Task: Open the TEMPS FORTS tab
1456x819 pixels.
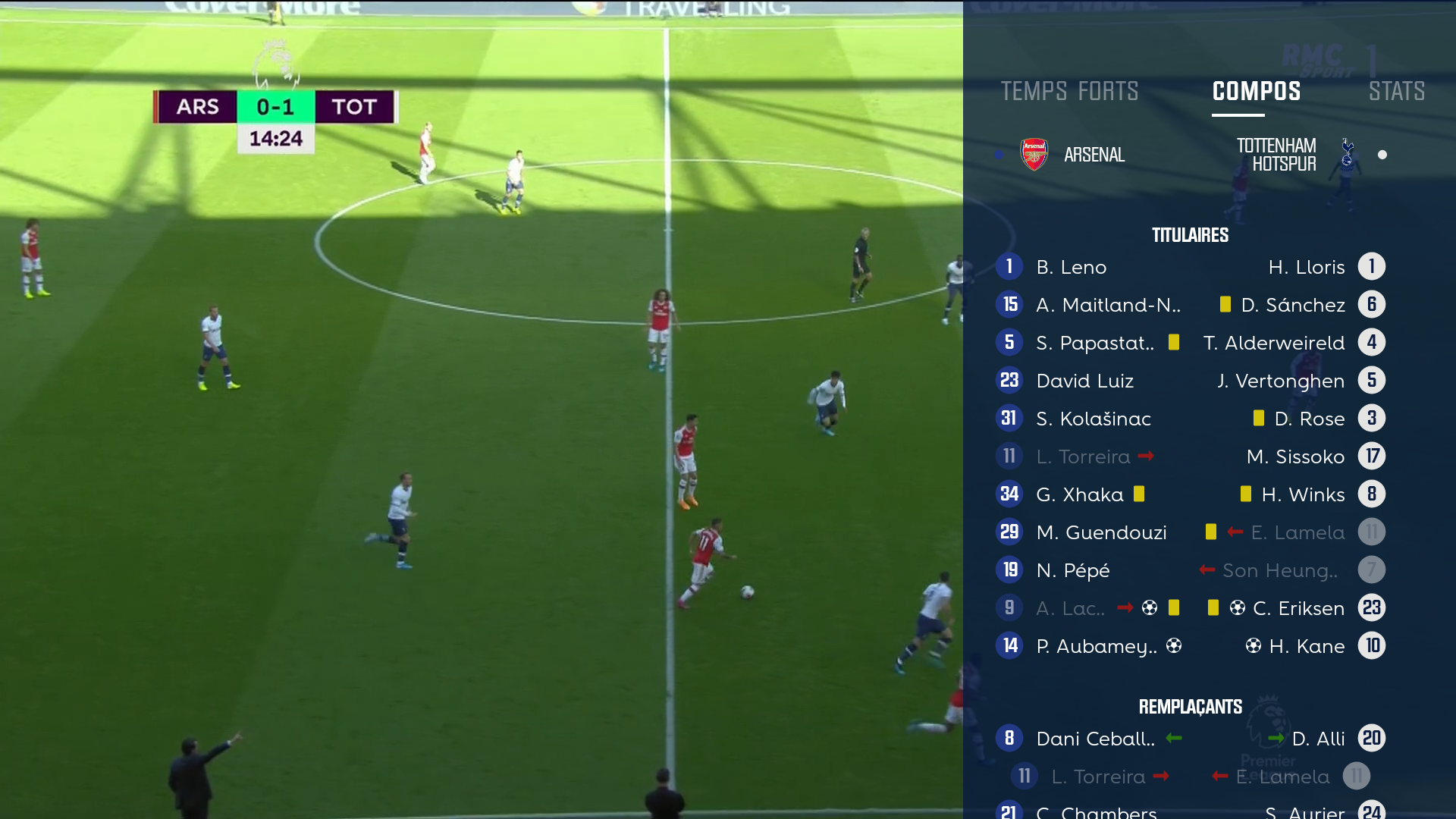Action: 1069,91
